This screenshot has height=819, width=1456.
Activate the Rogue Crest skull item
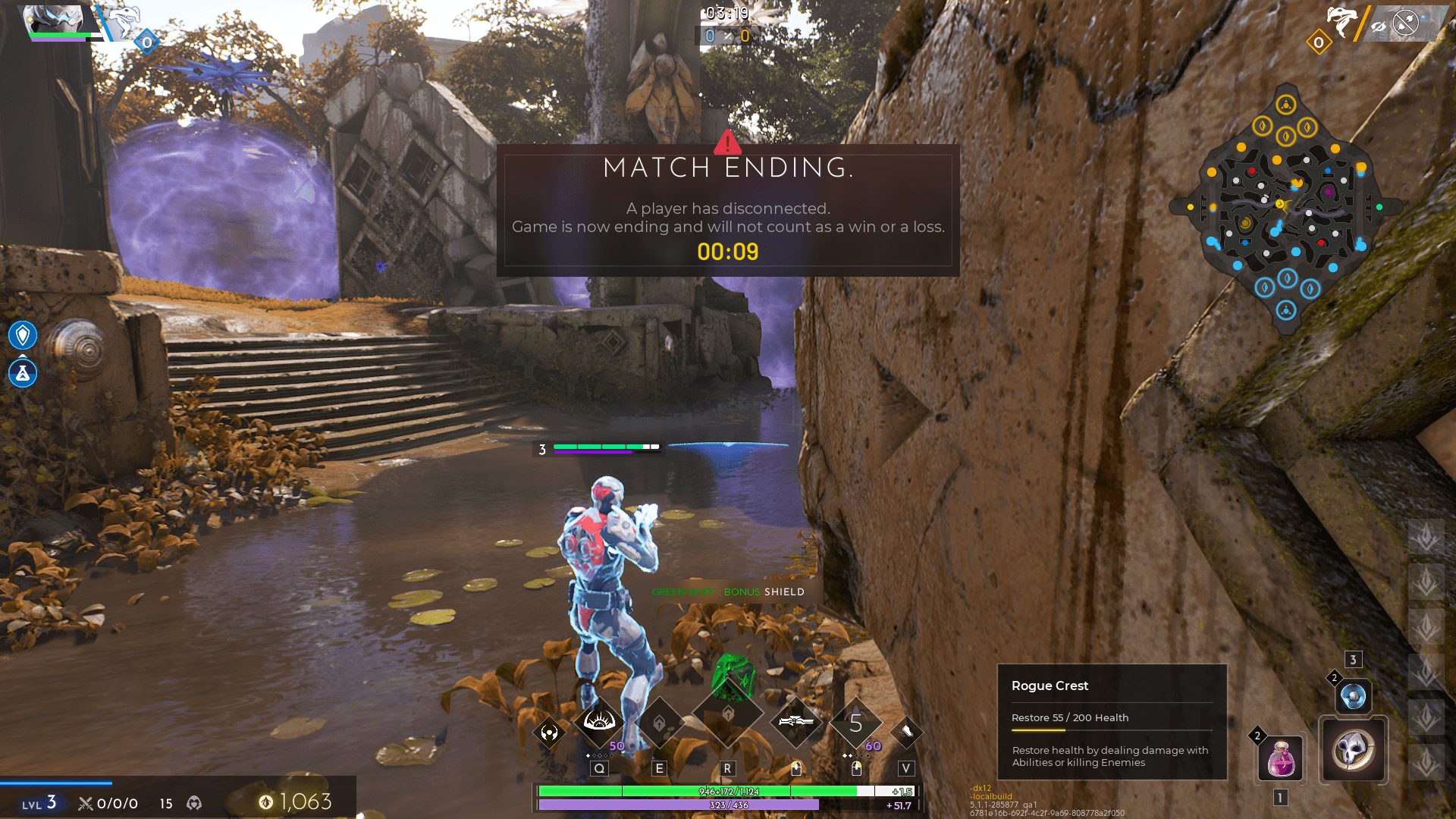1354,749
